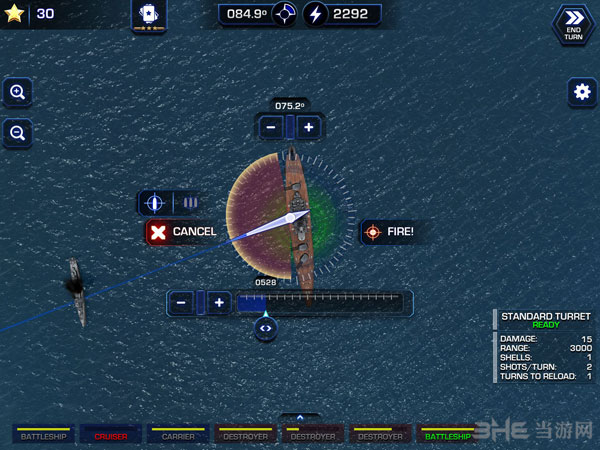Decrease the firing angle with minus
Image resolution: width=600 pixels, height=450 pixels.
(270, 127)
